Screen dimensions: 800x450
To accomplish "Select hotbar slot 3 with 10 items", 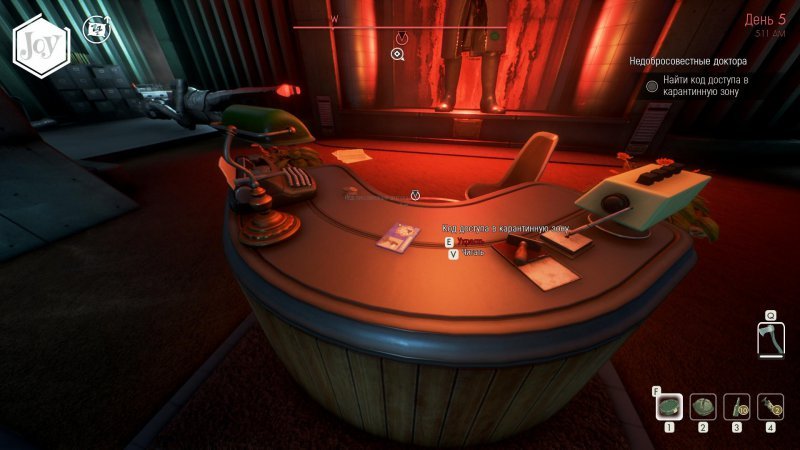I will pyautogui.click(x=737, y=405).
